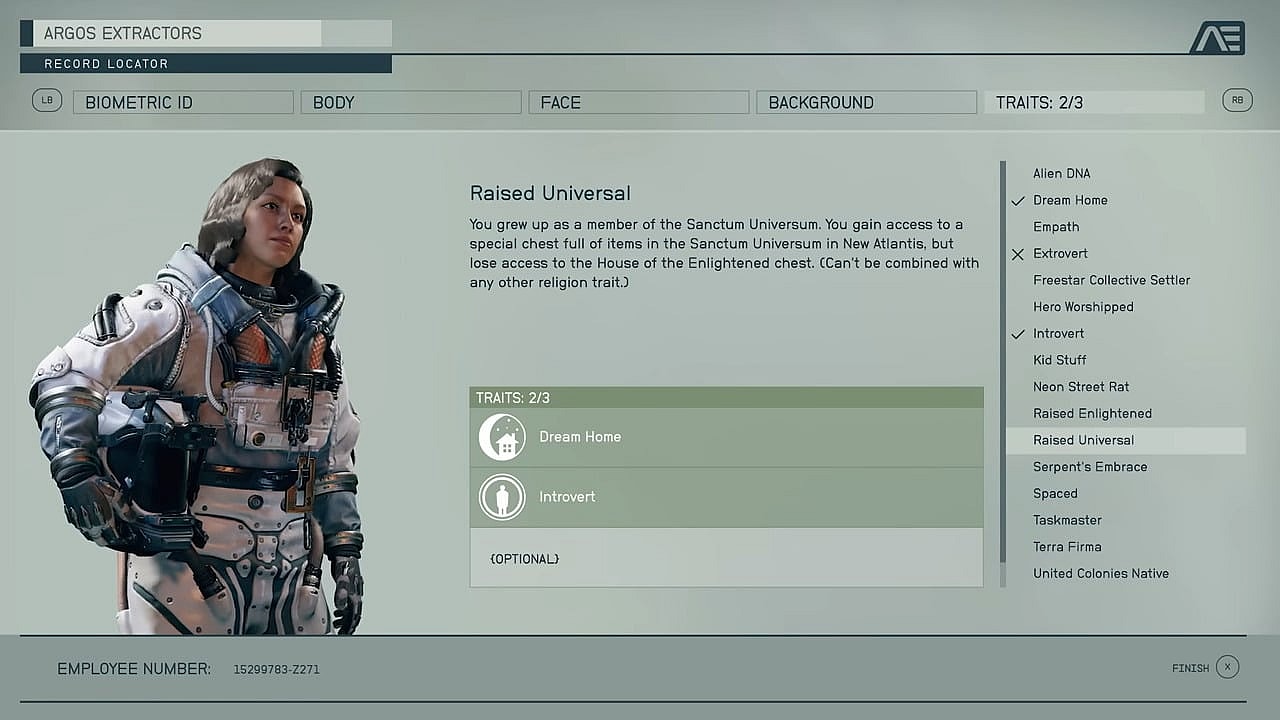Open the Body tab
Viewport: 1280px width, 720px height.
[x=411, y=102]
